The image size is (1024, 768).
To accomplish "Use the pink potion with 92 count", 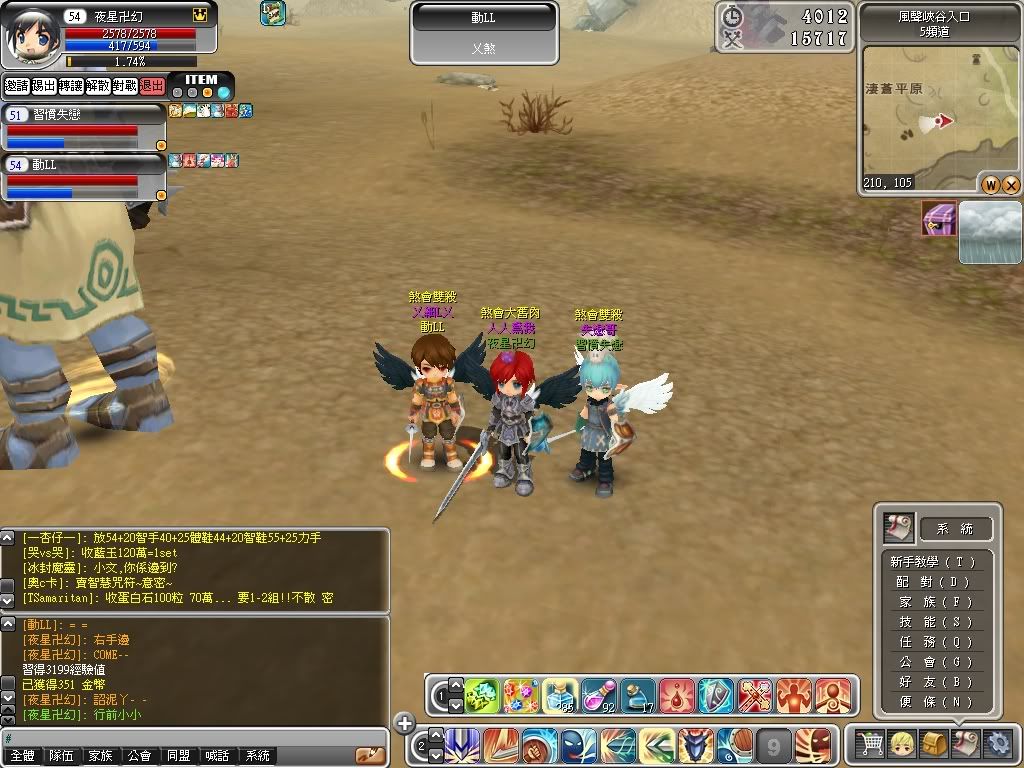I will tap(598, 693).
